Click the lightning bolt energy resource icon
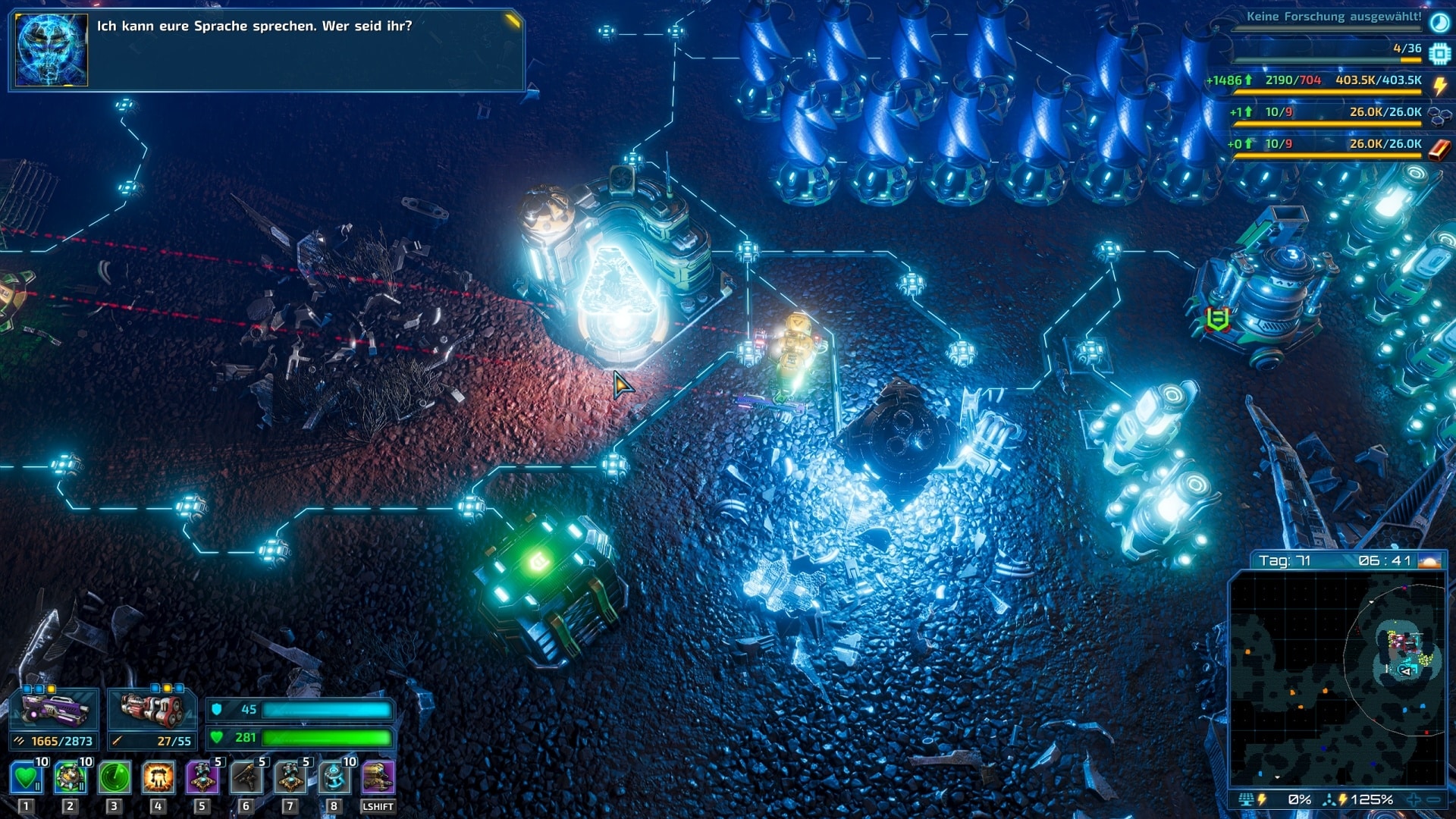 coord(1439,85)
